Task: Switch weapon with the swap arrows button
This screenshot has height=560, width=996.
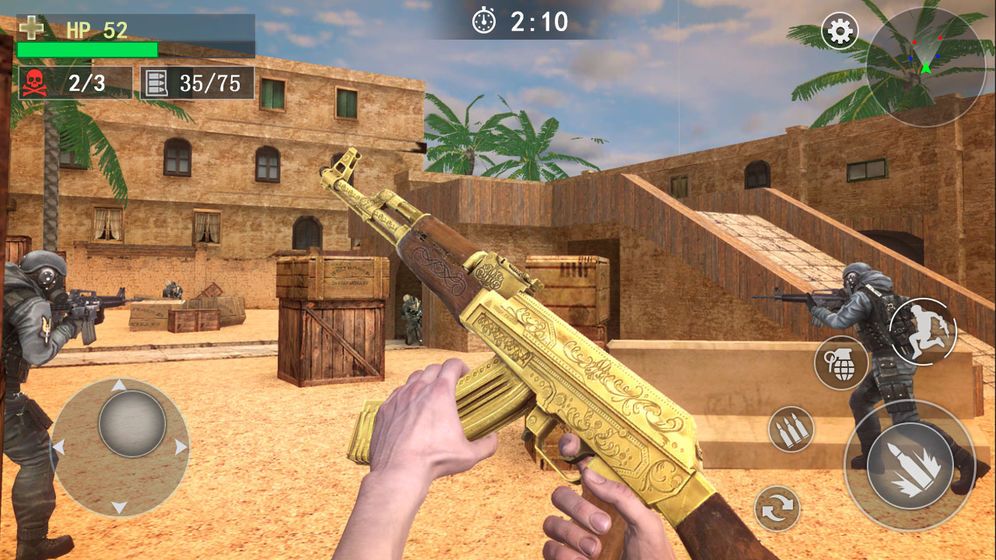Action: point(777,508)
